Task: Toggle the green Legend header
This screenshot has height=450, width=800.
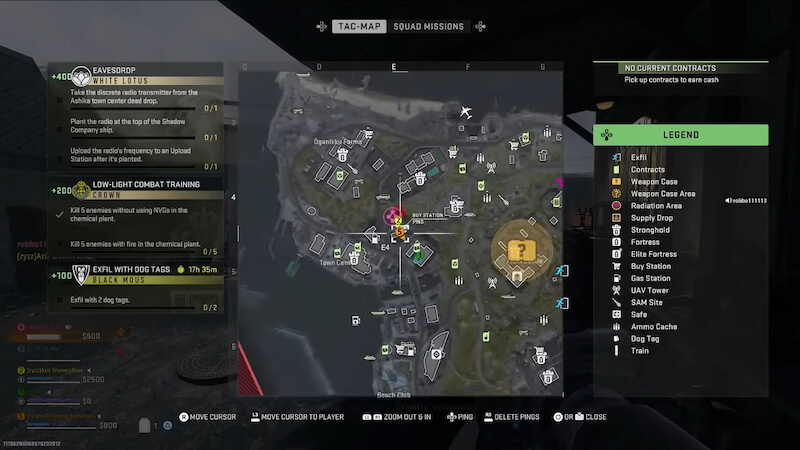Action: tap(681, 135)
